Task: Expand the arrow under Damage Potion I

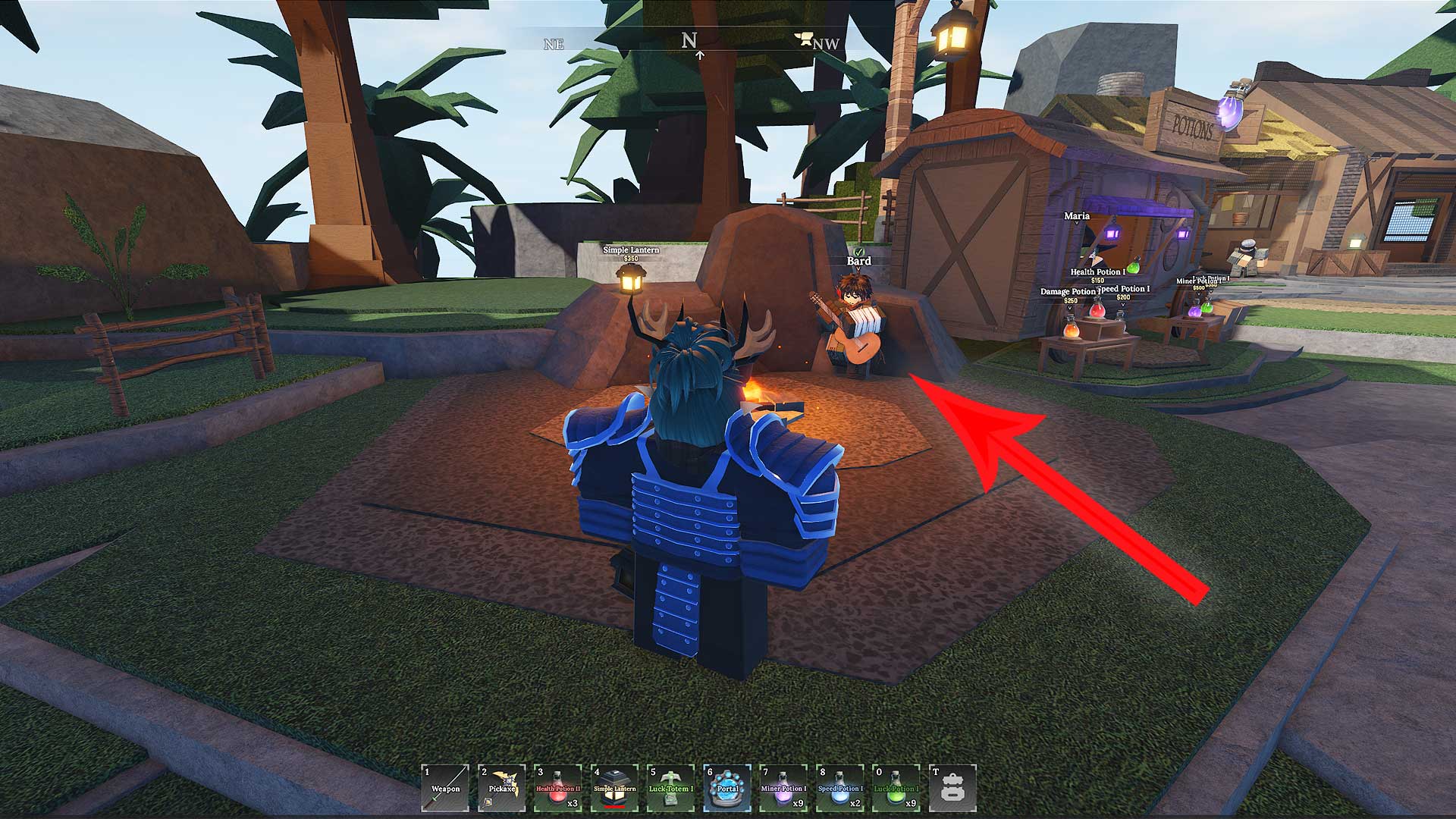Action: 1069,308
